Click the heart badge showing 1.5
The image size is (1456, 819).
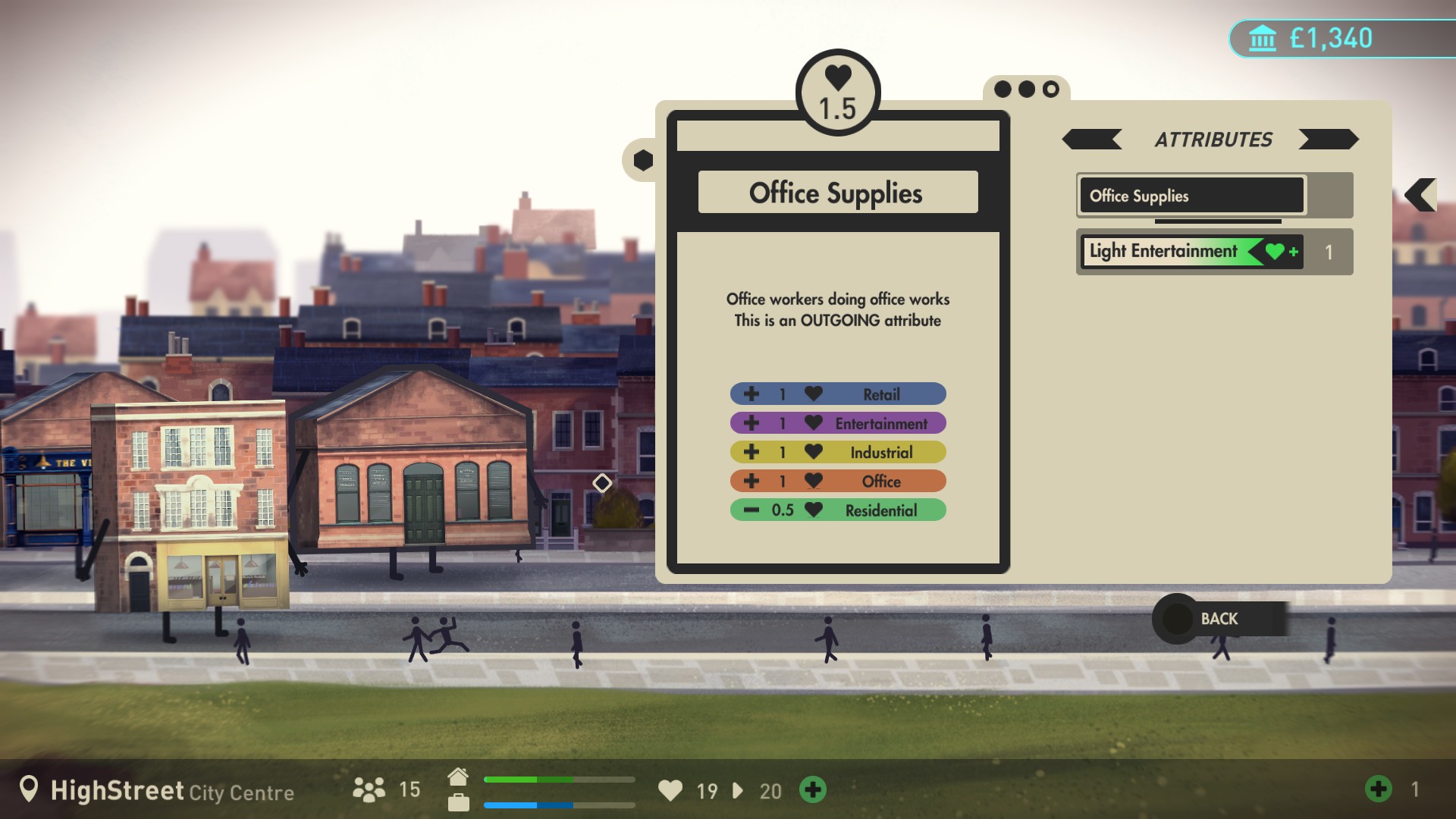click(x=837, y=91)
